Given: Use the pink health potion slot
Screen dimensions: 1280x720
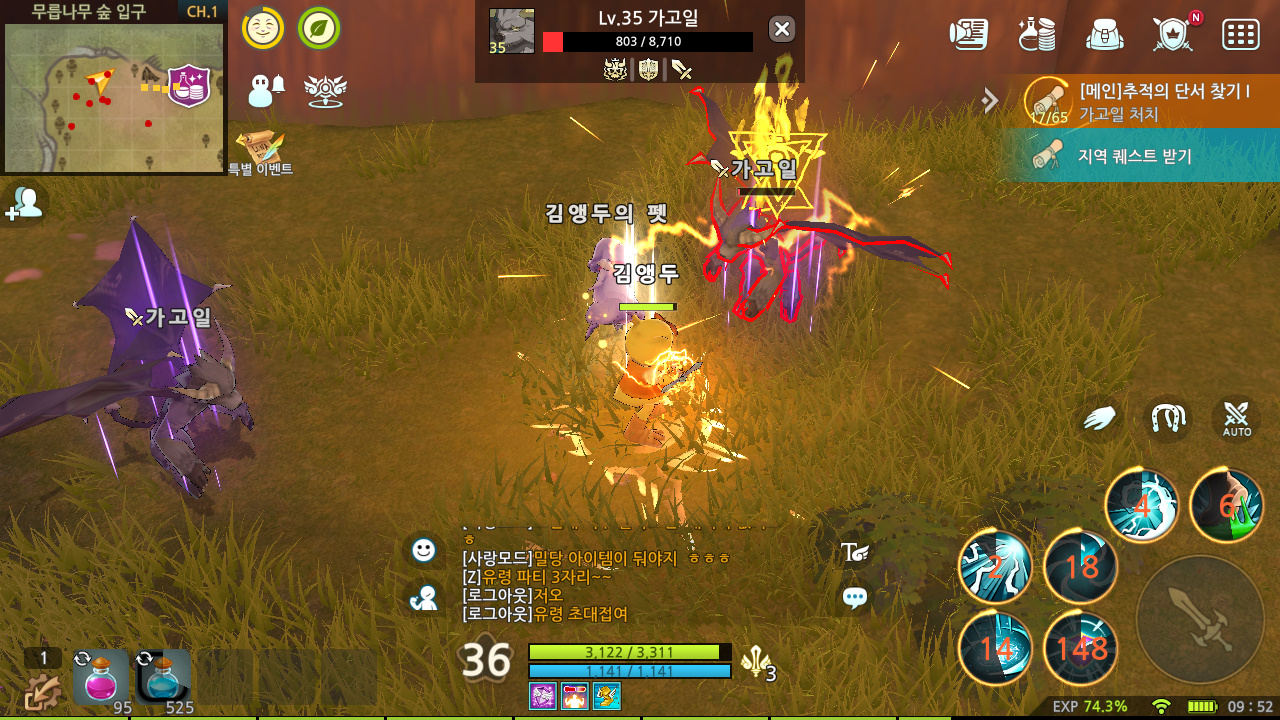Looking at the screenshot, I should (x=101, y=677).
